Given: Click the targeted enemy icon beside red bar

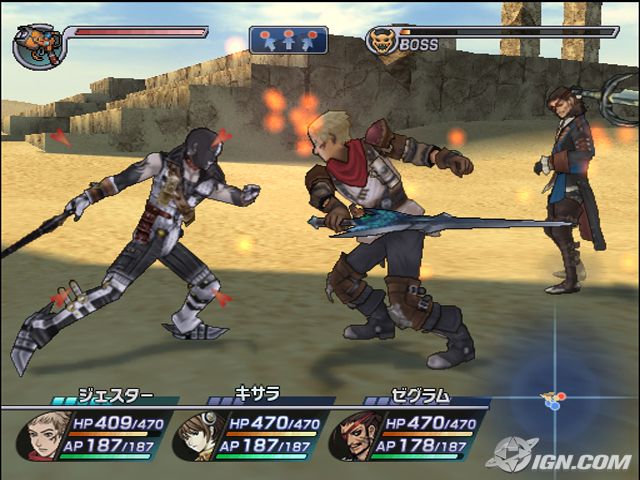Looking at the screenshot, I should coord(36,45).
